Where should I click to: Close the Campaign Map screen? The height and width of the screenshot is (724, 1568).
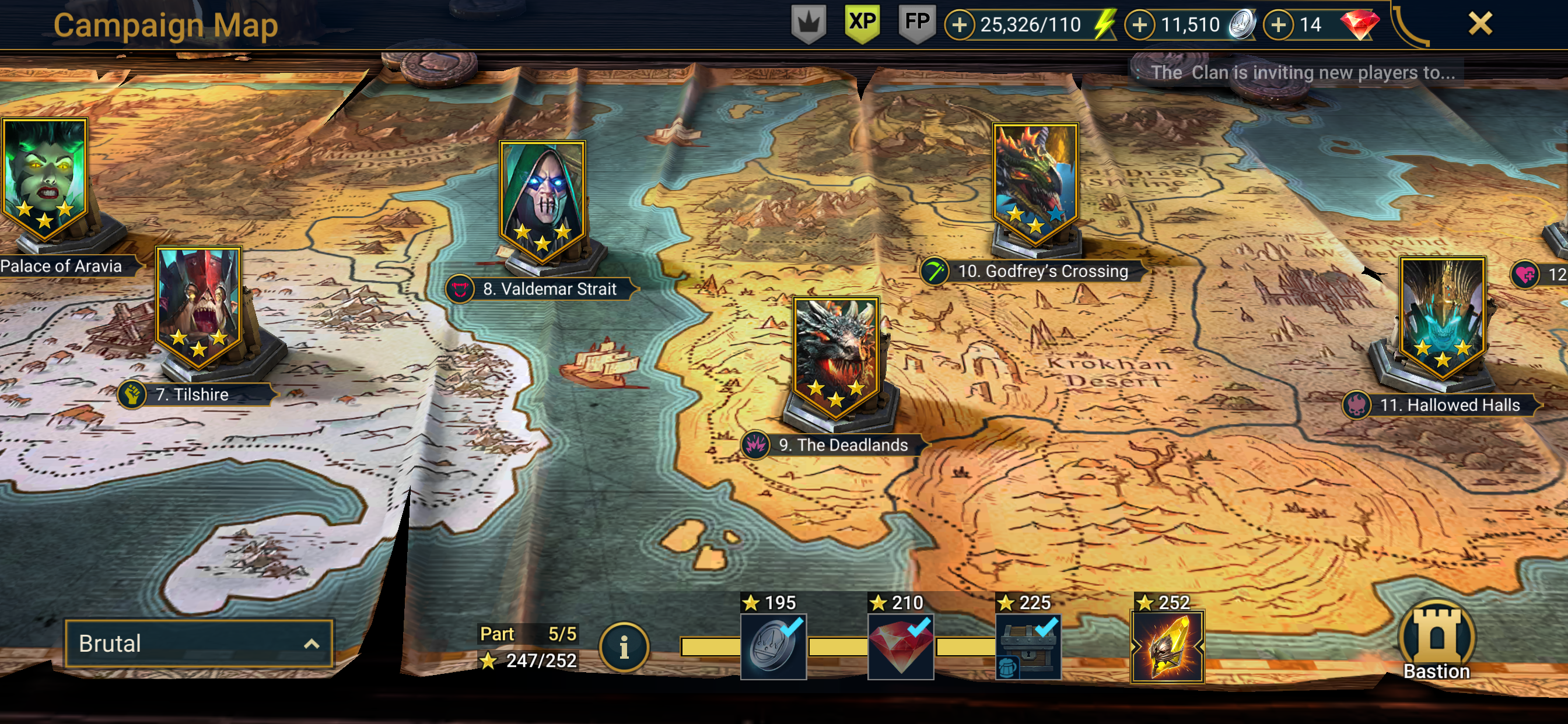point(1479,24)
